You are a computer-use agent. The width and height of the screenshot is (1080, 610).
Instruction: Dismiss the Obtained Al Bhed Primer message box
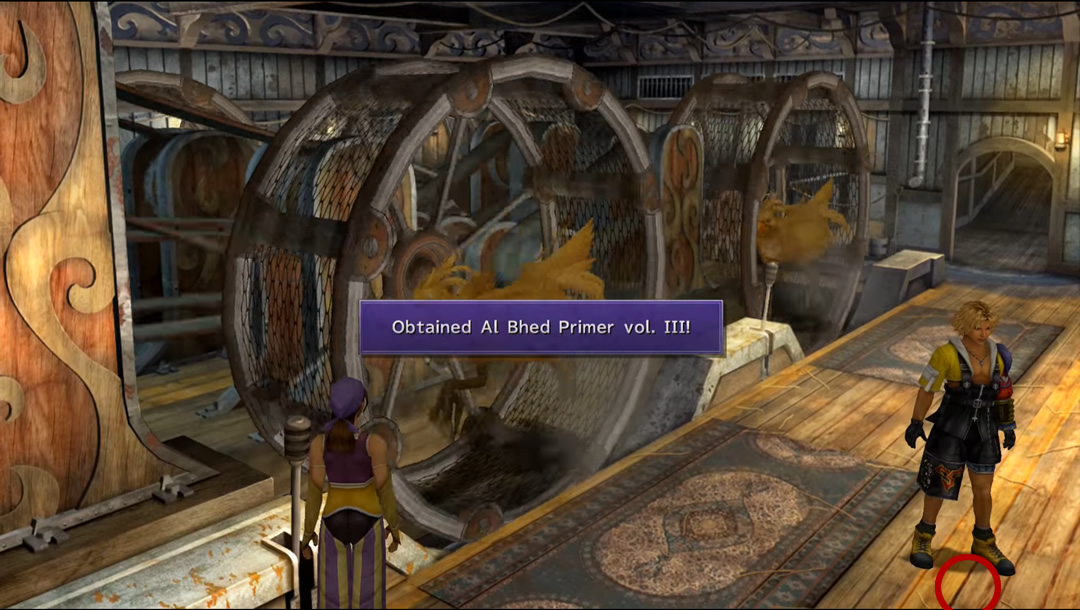(540, 327)
